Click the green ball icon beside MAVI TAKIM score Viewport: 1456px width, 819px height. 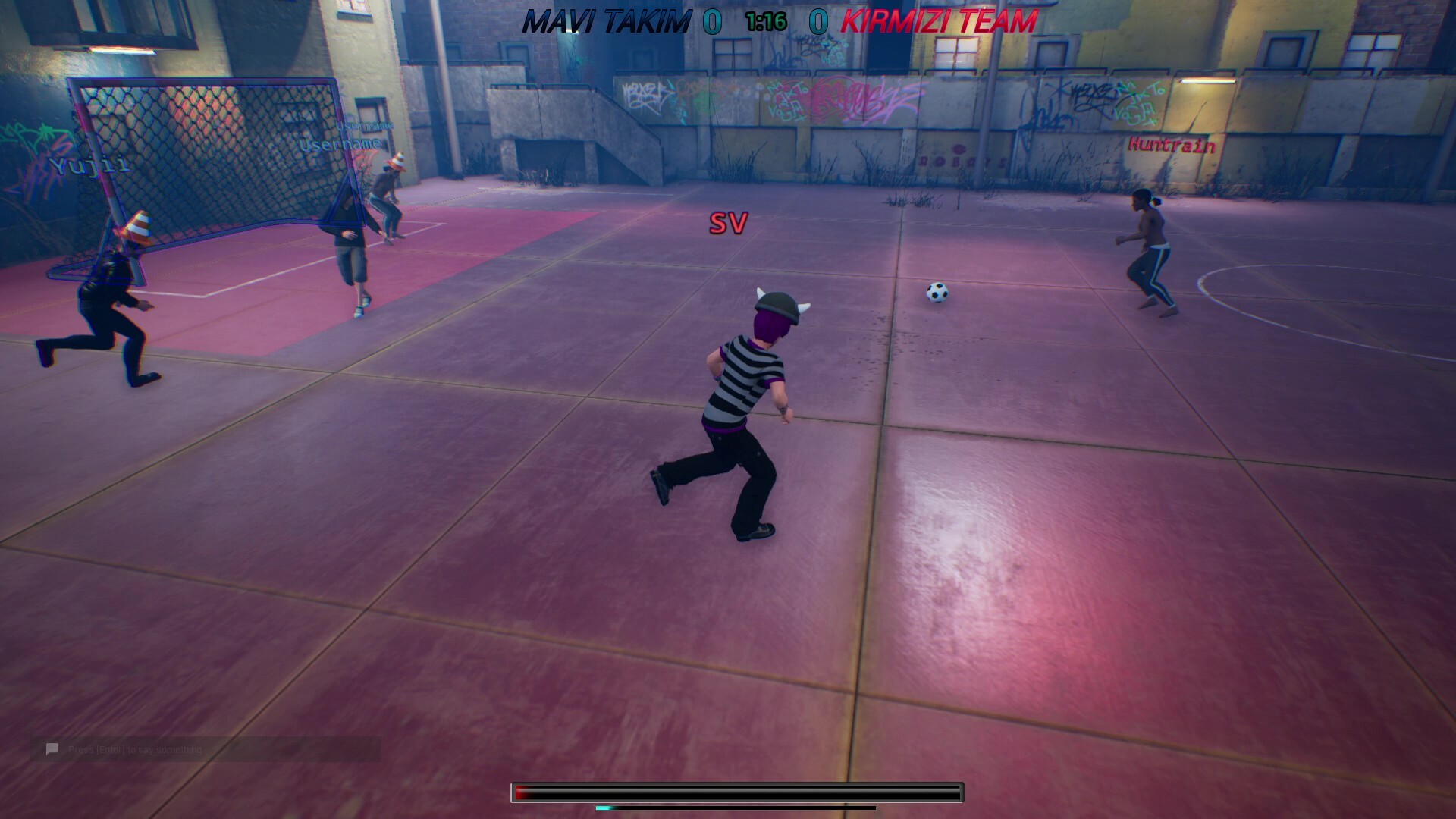(x=714, y=20)
